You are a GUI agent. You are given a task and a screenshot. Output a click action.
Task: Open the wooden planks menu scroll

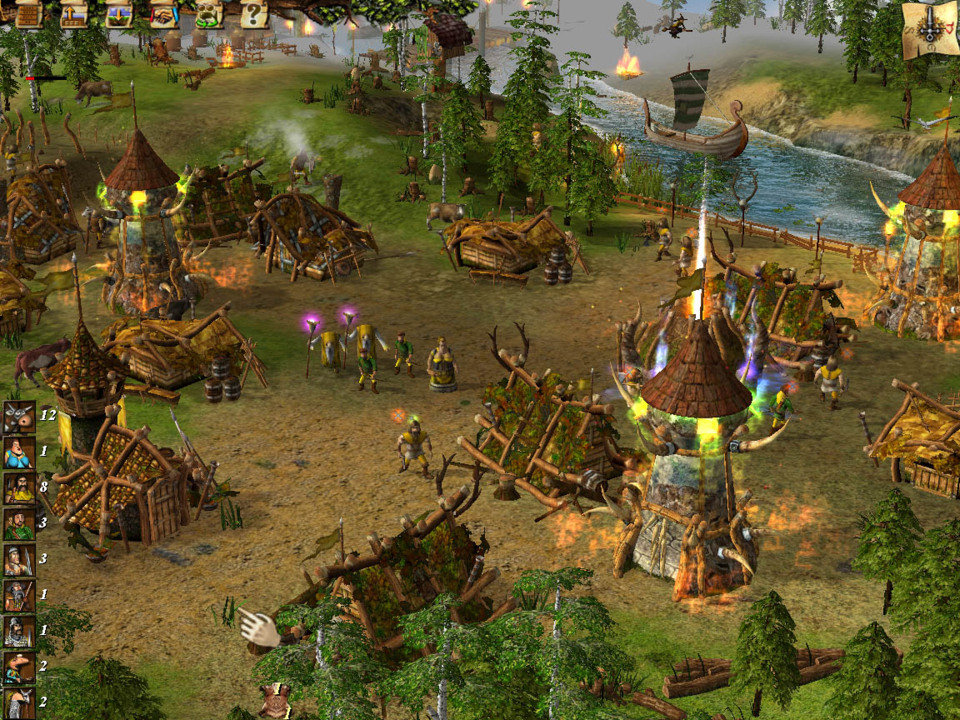(x=27, y=14)
